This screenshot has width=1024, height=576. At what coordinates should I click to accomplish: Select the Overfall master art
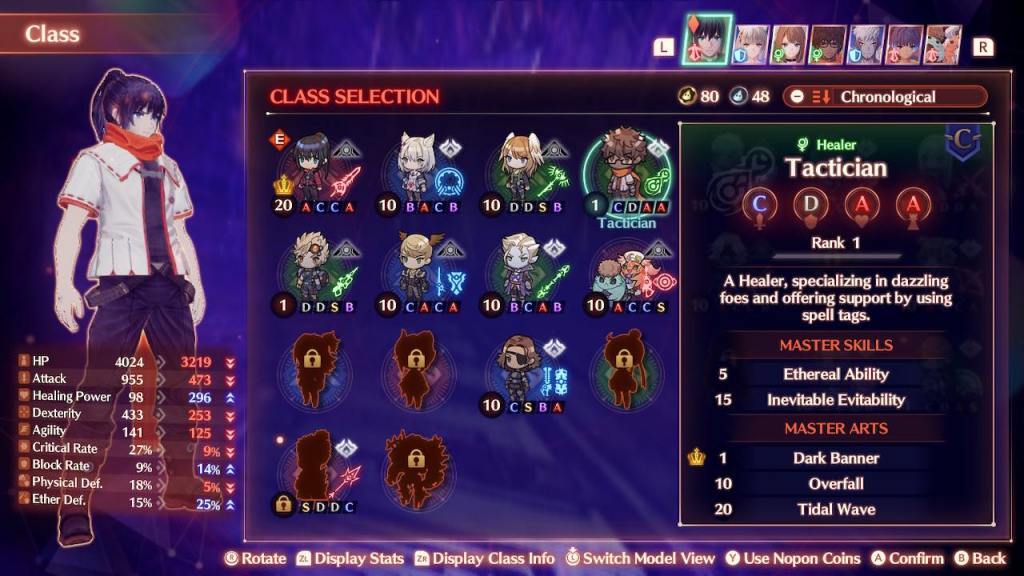836,484
